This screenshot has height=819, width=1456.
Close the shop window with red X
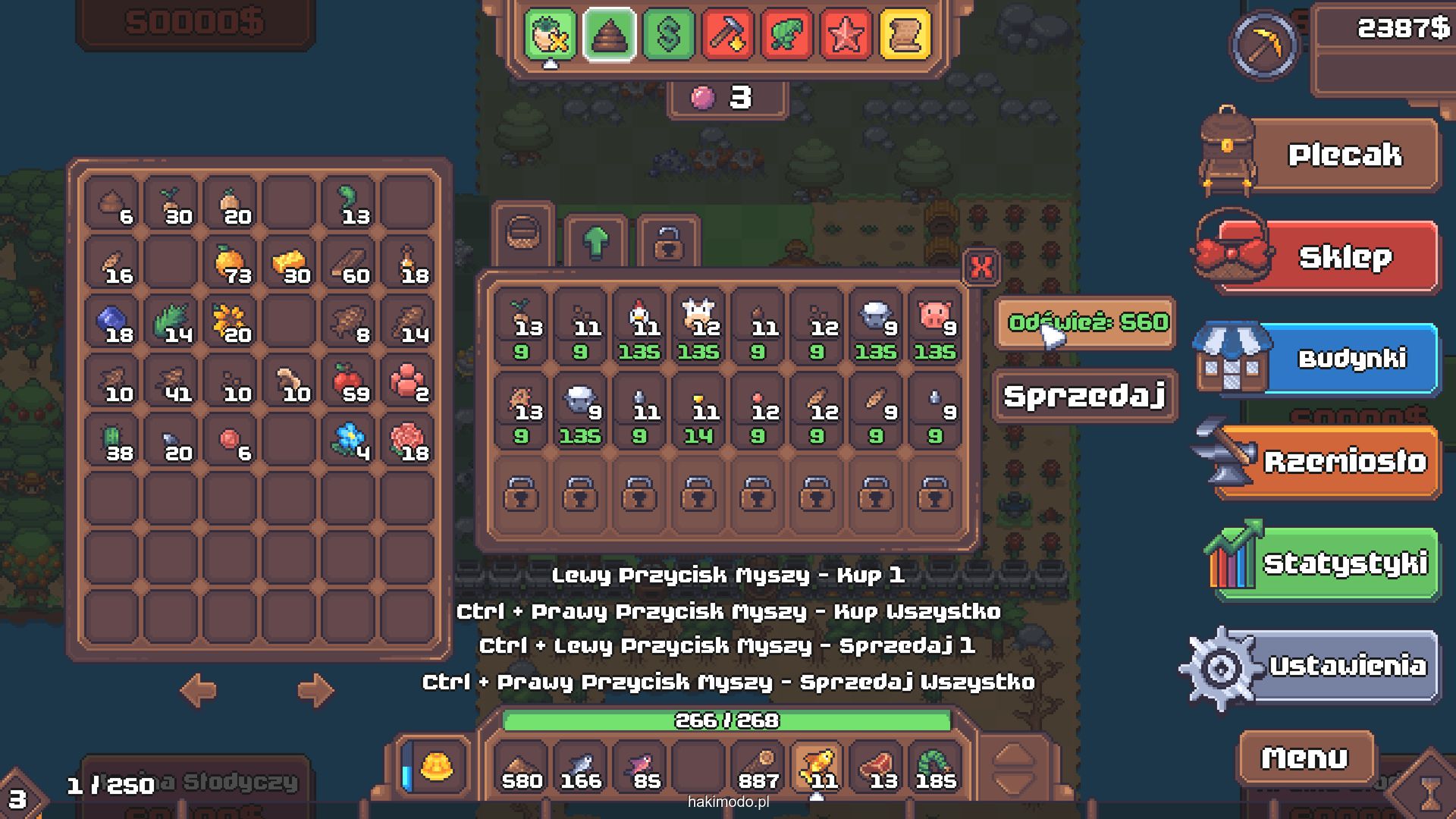[x=981, y=267]
